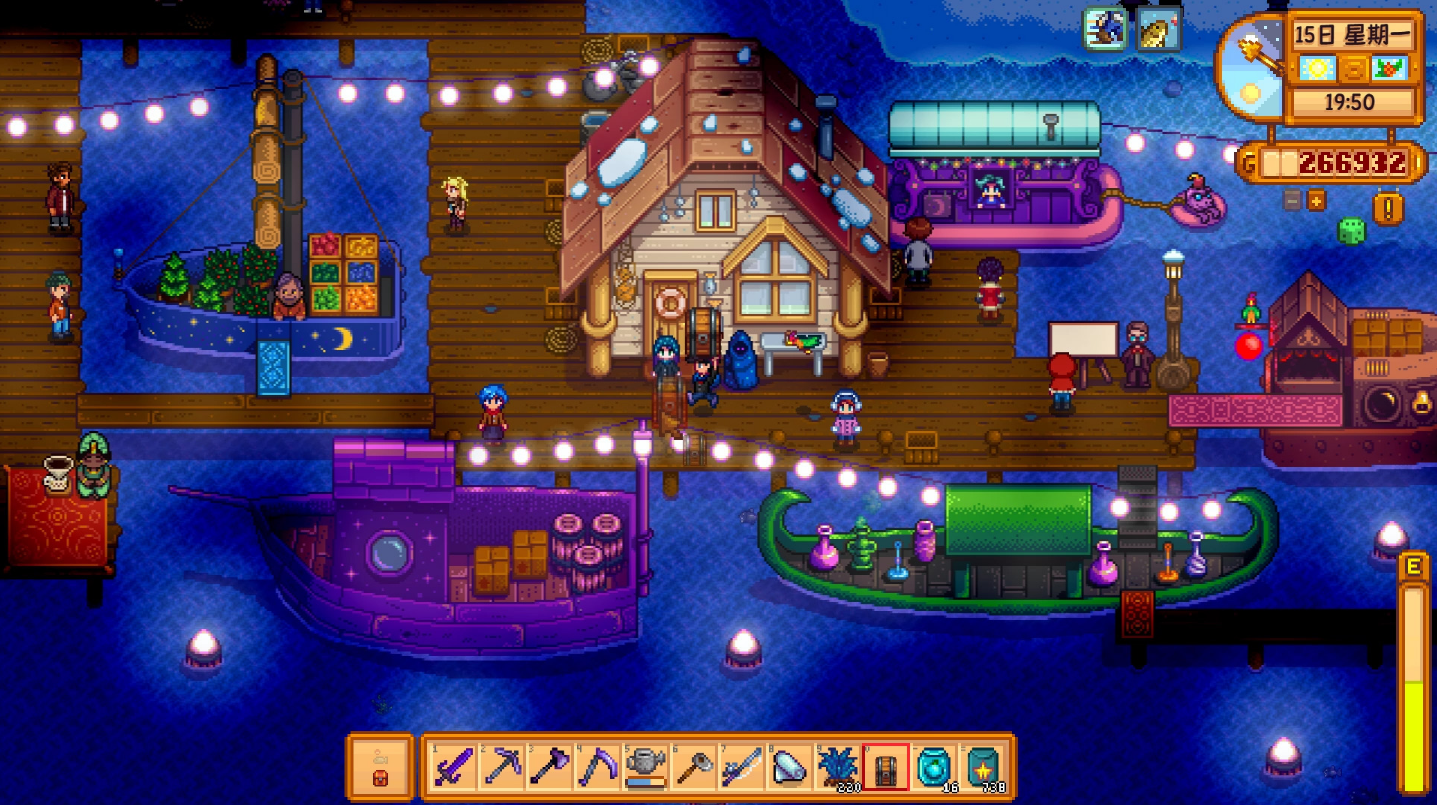The height and width of the screenshot is (805, 1437).
Task: Click the green dice icon
Action: point(1351,231)
